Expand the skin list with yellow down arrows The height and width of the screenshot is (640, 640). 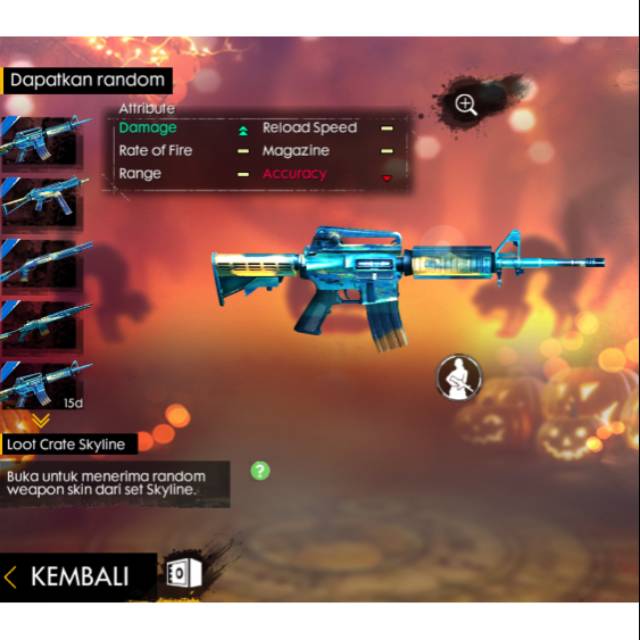point(42,421)
